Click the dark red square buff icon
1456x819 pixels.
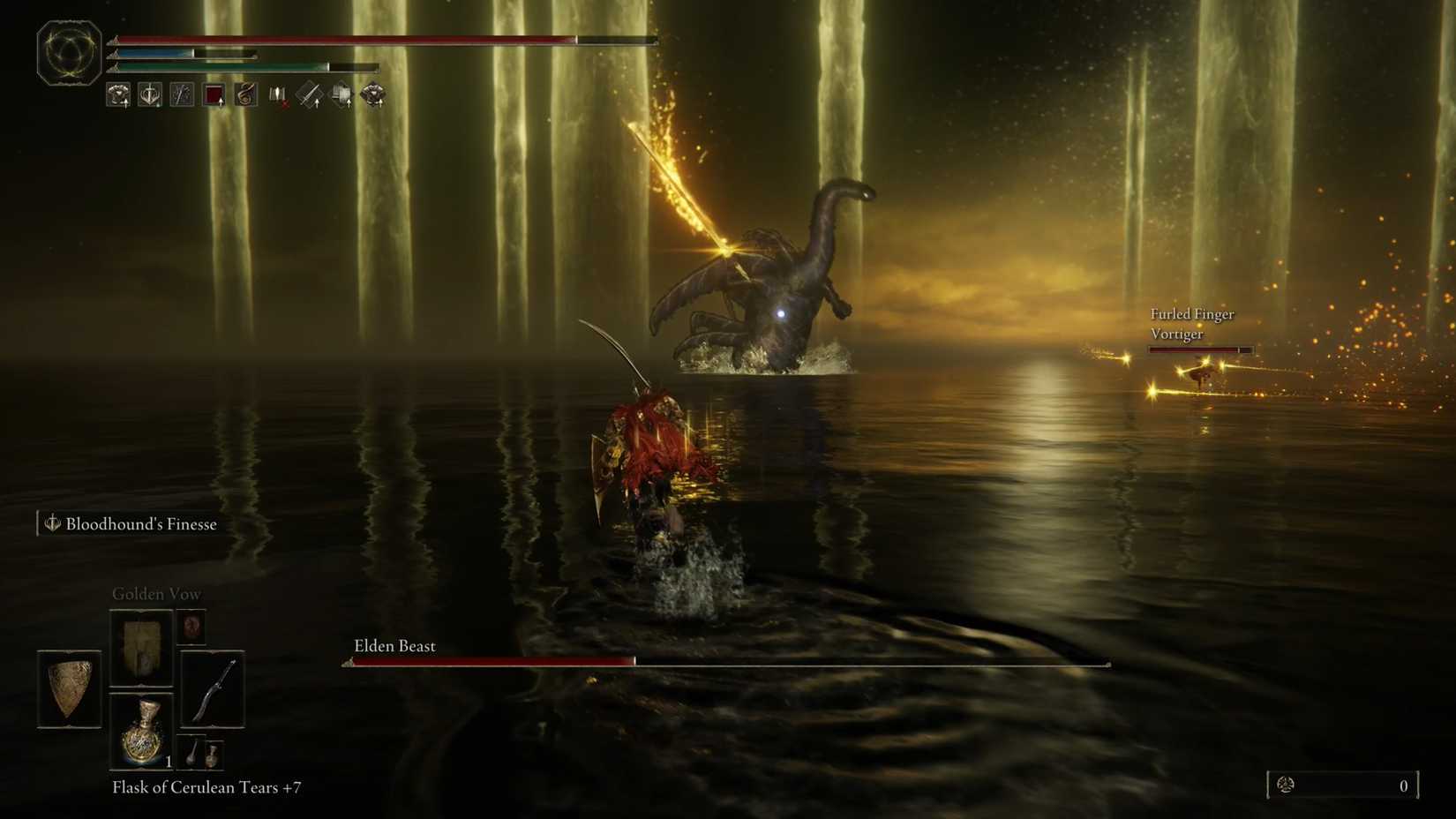[x=214, y=94]
